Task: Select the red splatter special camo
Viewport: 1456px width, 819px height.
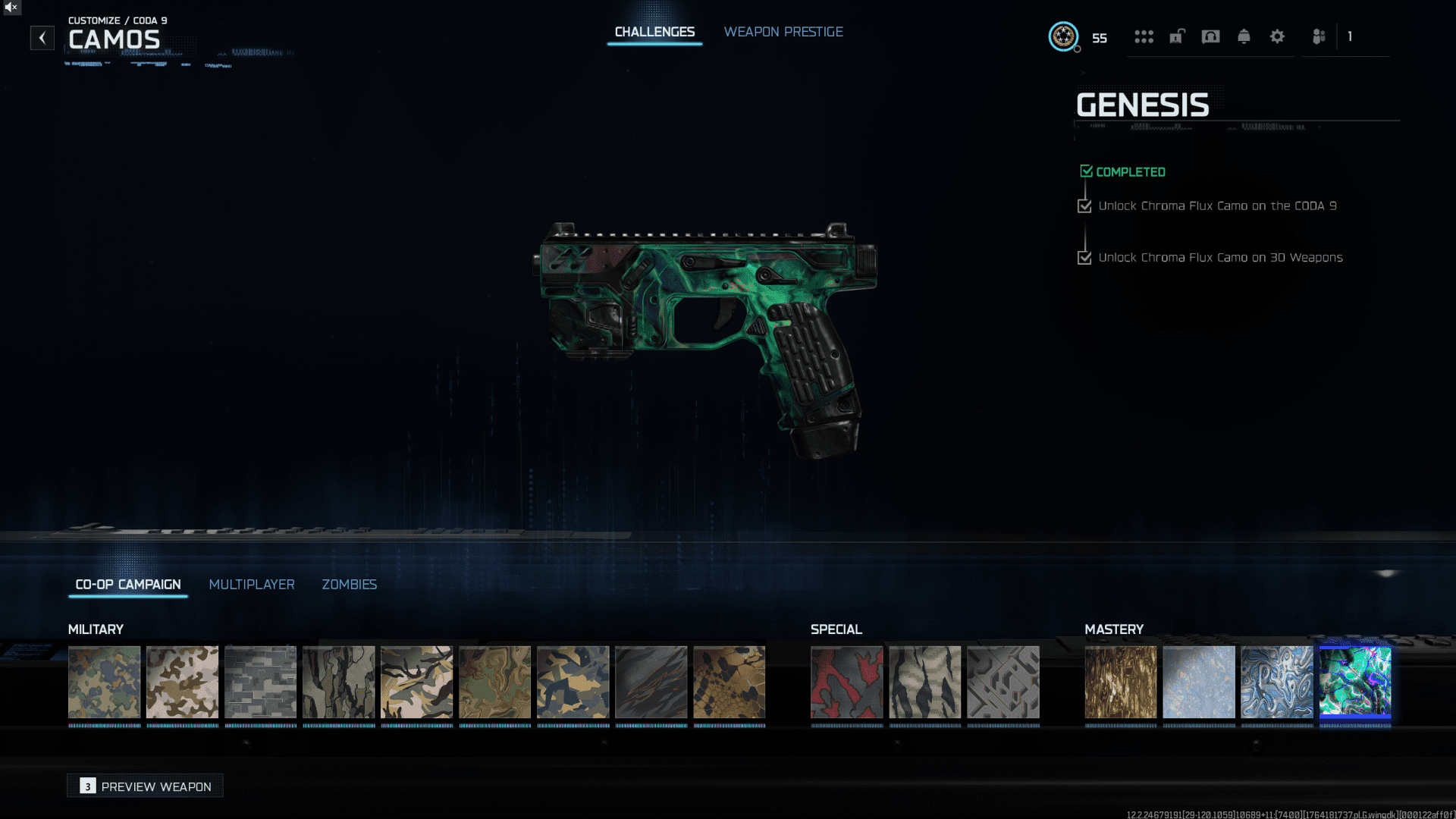Action: click(x=846, y=682)
